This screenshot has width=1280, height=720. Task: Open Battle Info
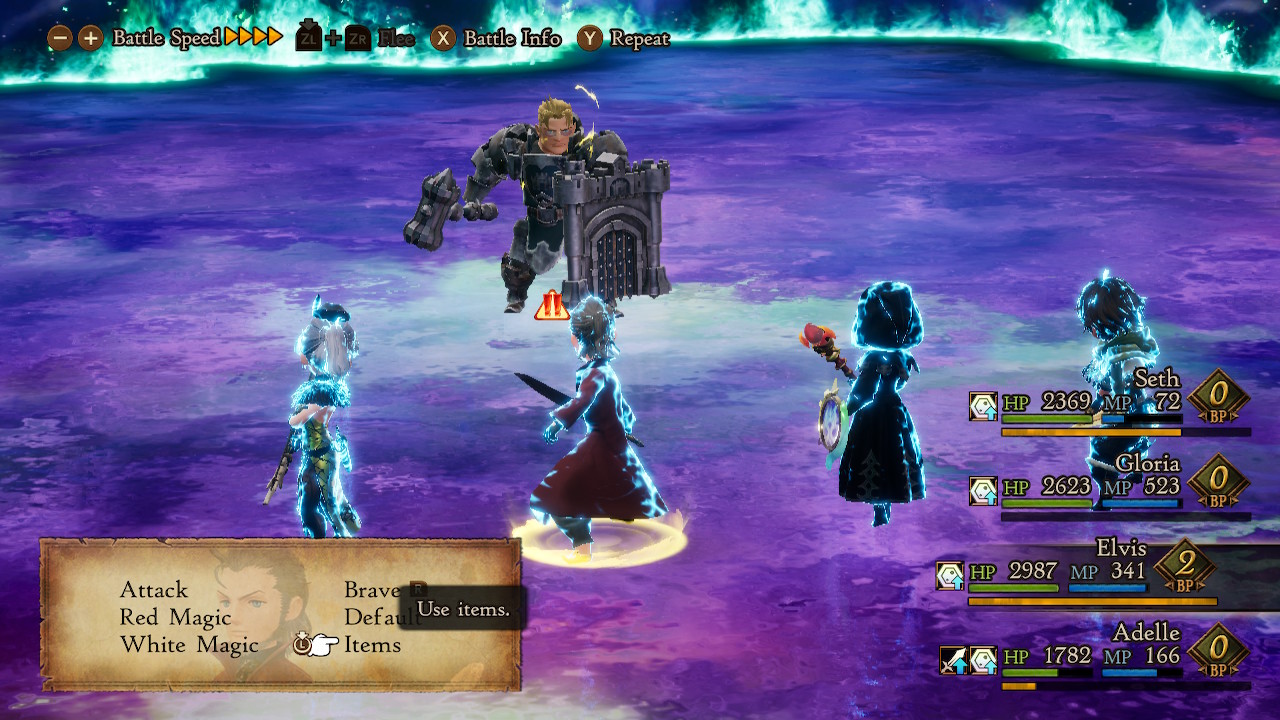(510, 39)
